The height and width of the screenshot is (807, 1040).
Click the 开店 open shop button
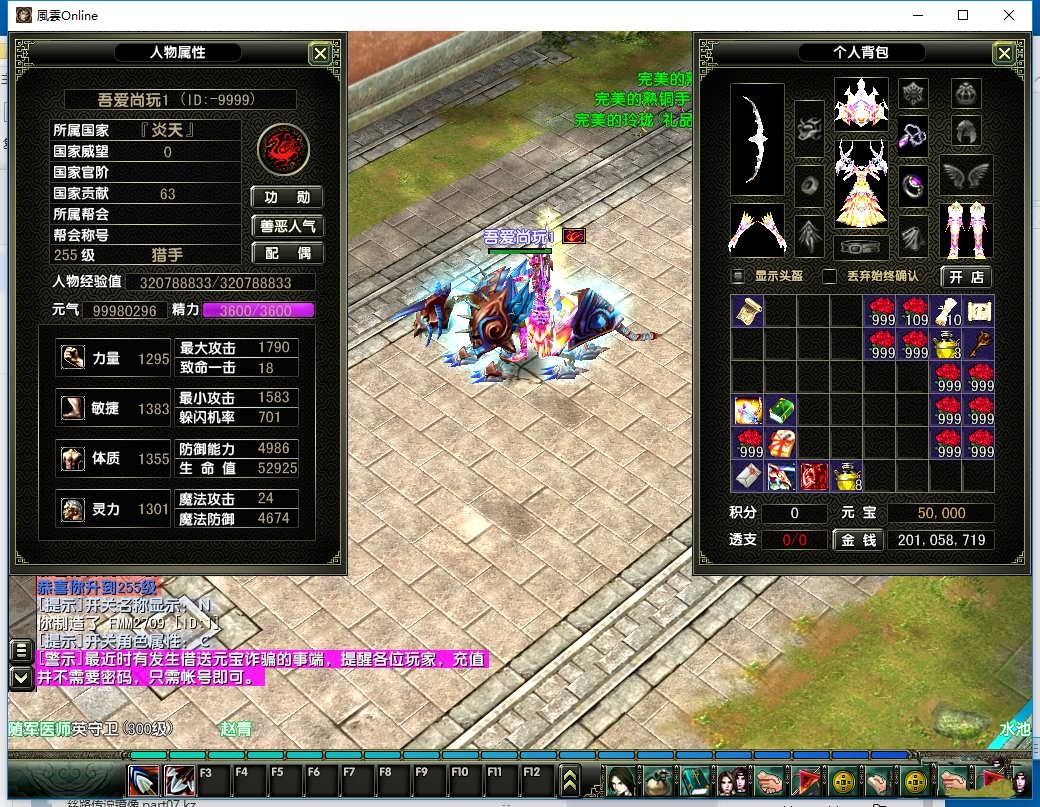(964, 276)
